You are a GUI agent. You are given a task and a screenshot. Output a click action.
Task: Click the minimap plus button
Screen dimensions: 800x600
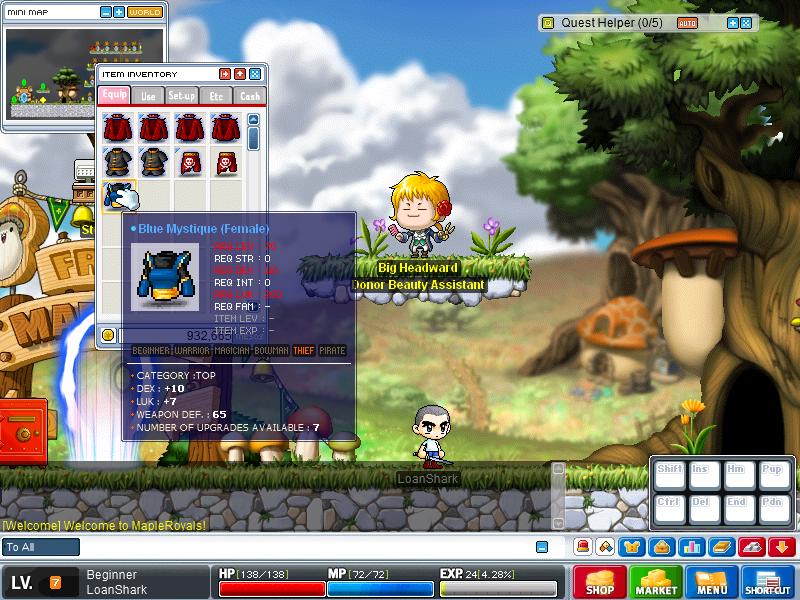pyautogui.click(x=119, y=12)
